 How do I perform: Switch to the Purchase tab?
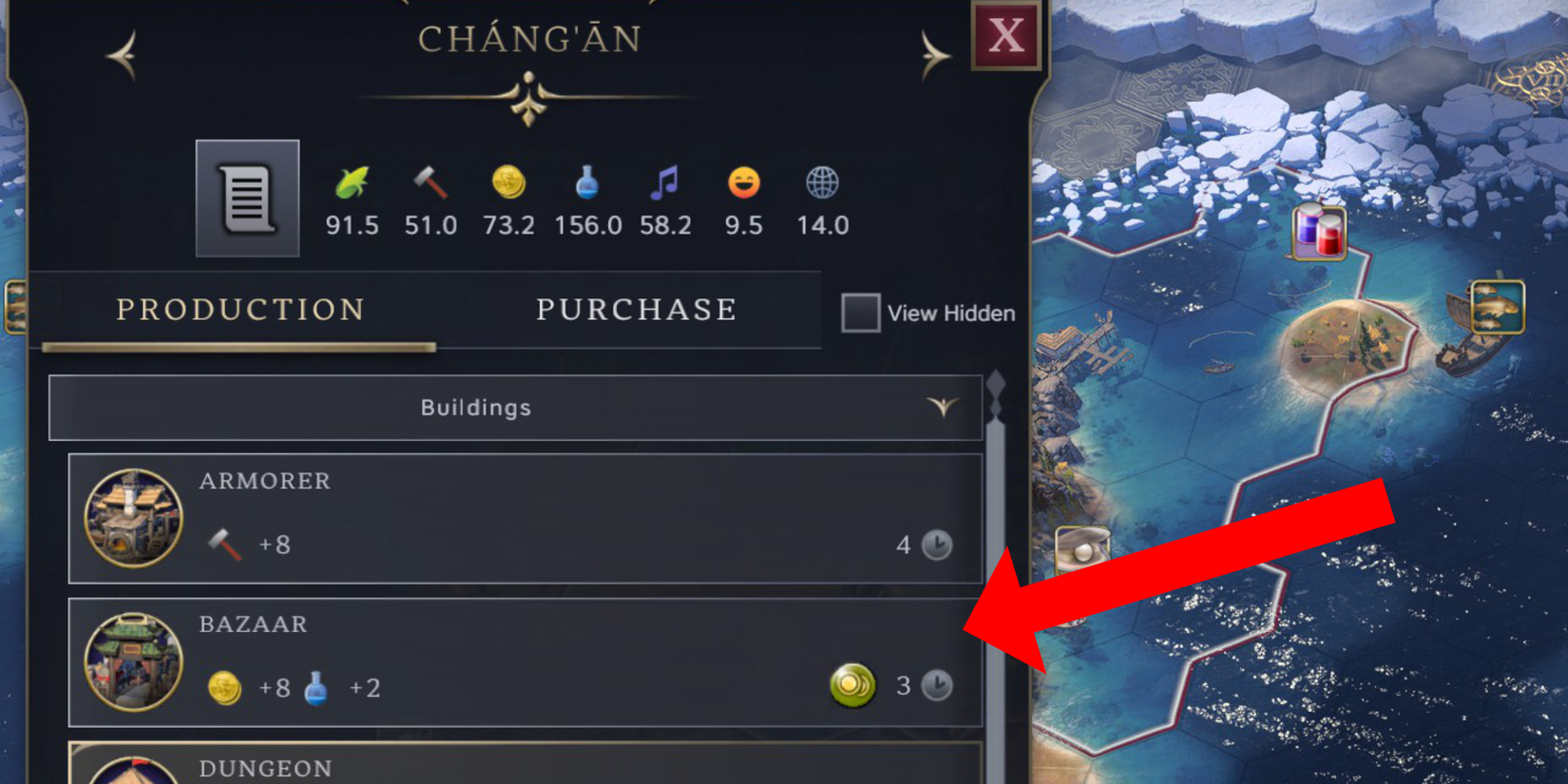click(x=635, y=309)
